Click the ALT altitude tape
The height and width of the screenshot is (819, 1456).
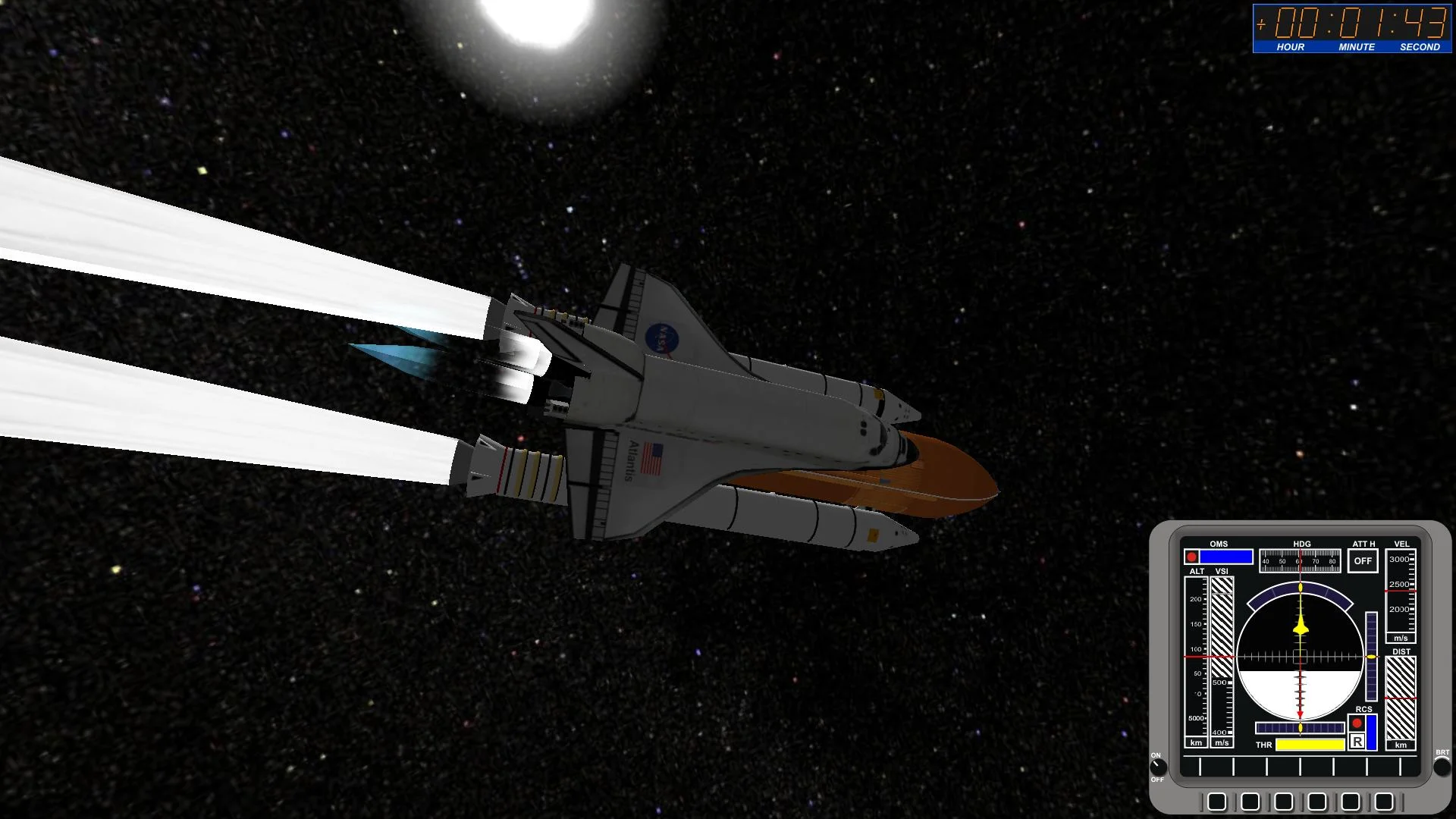pos(1197,654)
